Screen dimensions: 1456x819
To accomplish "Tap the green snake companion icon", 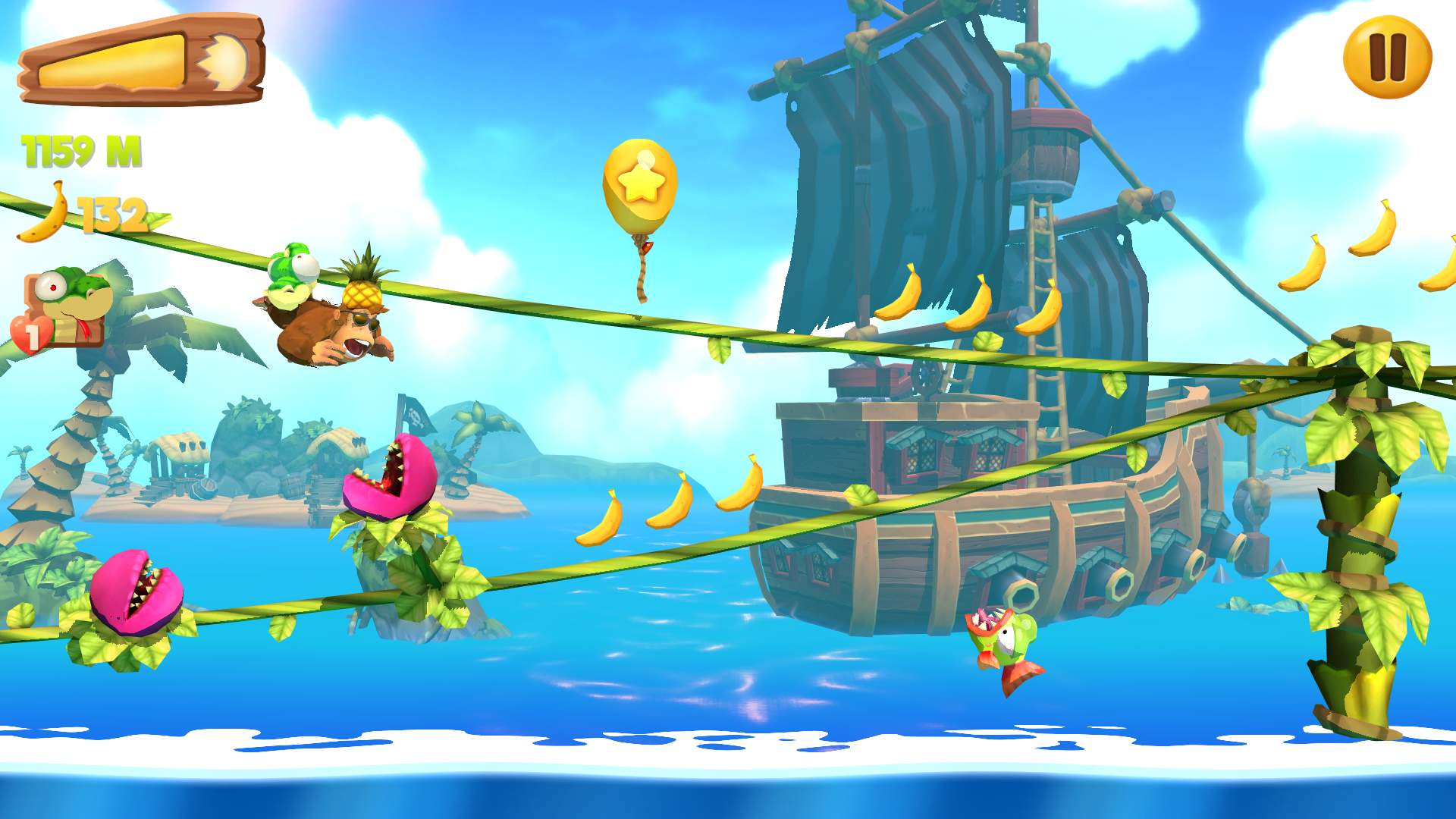I will [67, 307].
